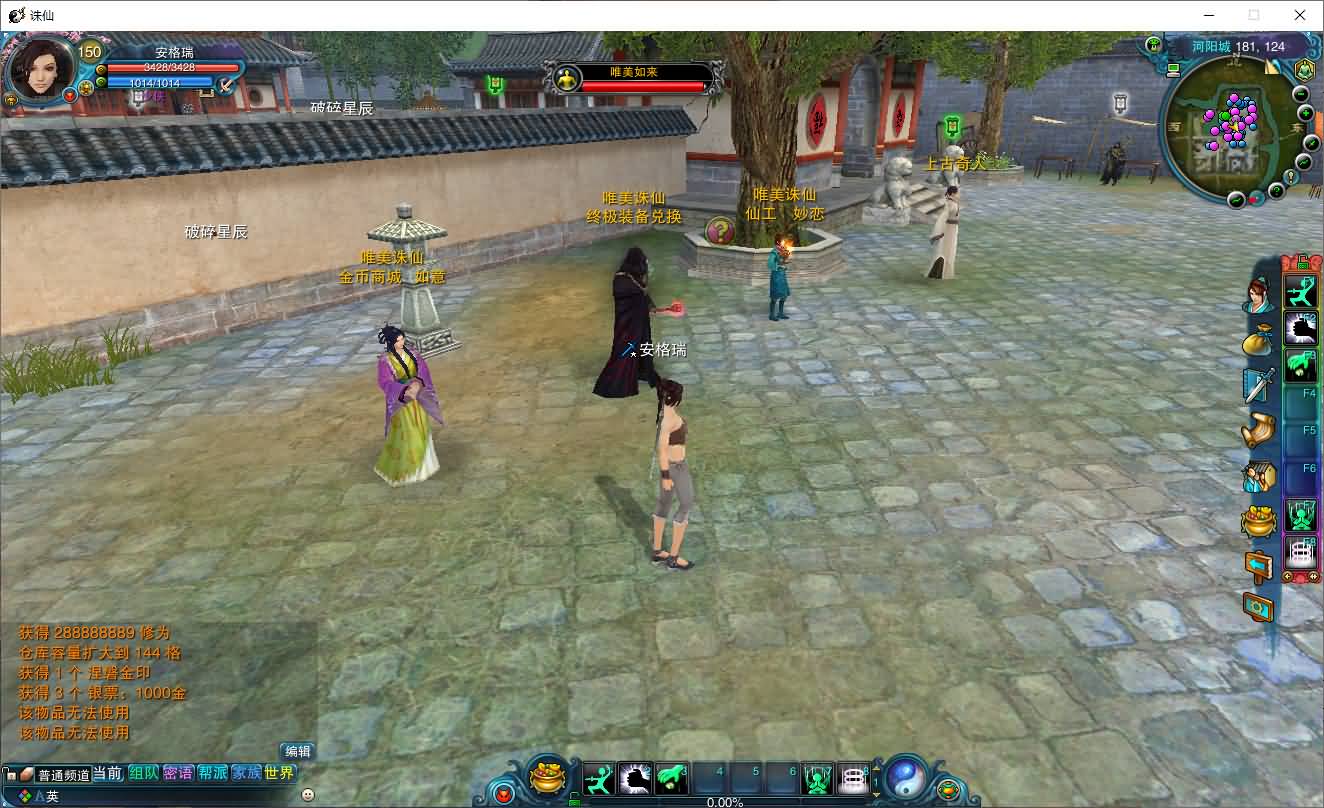This screenshot has width=1324, height=808.
Task: Open the sword-and-book skills icon in the side menu
Action: [x=1258, y=385]
